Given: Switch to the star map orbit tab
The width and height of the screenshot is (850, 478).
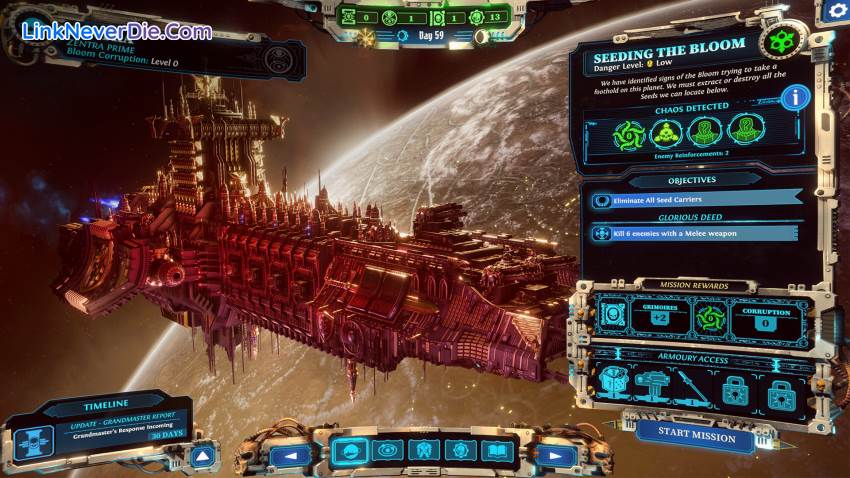Looking at the screenshot, I should click(x=385, y=451).
